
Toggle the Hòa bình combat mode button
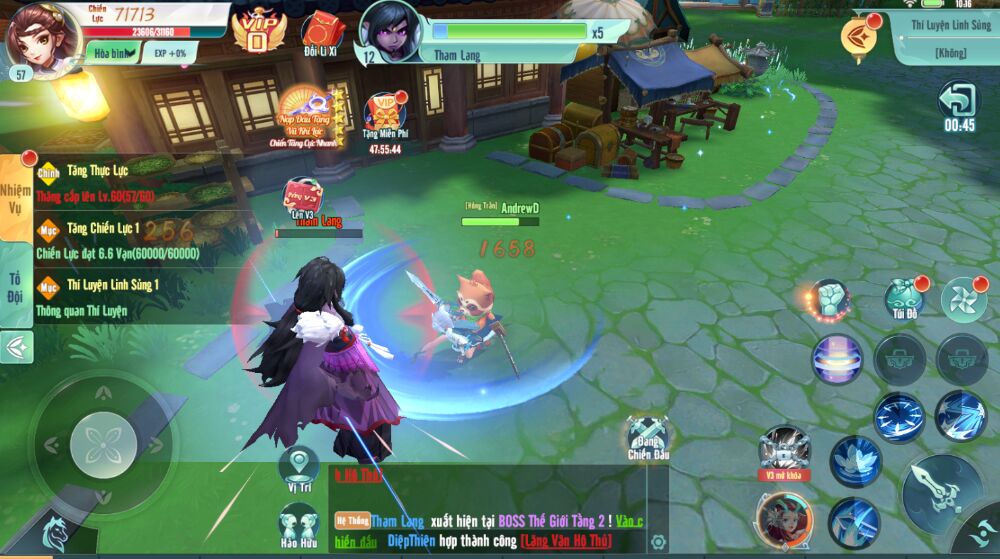pos(110,53)
